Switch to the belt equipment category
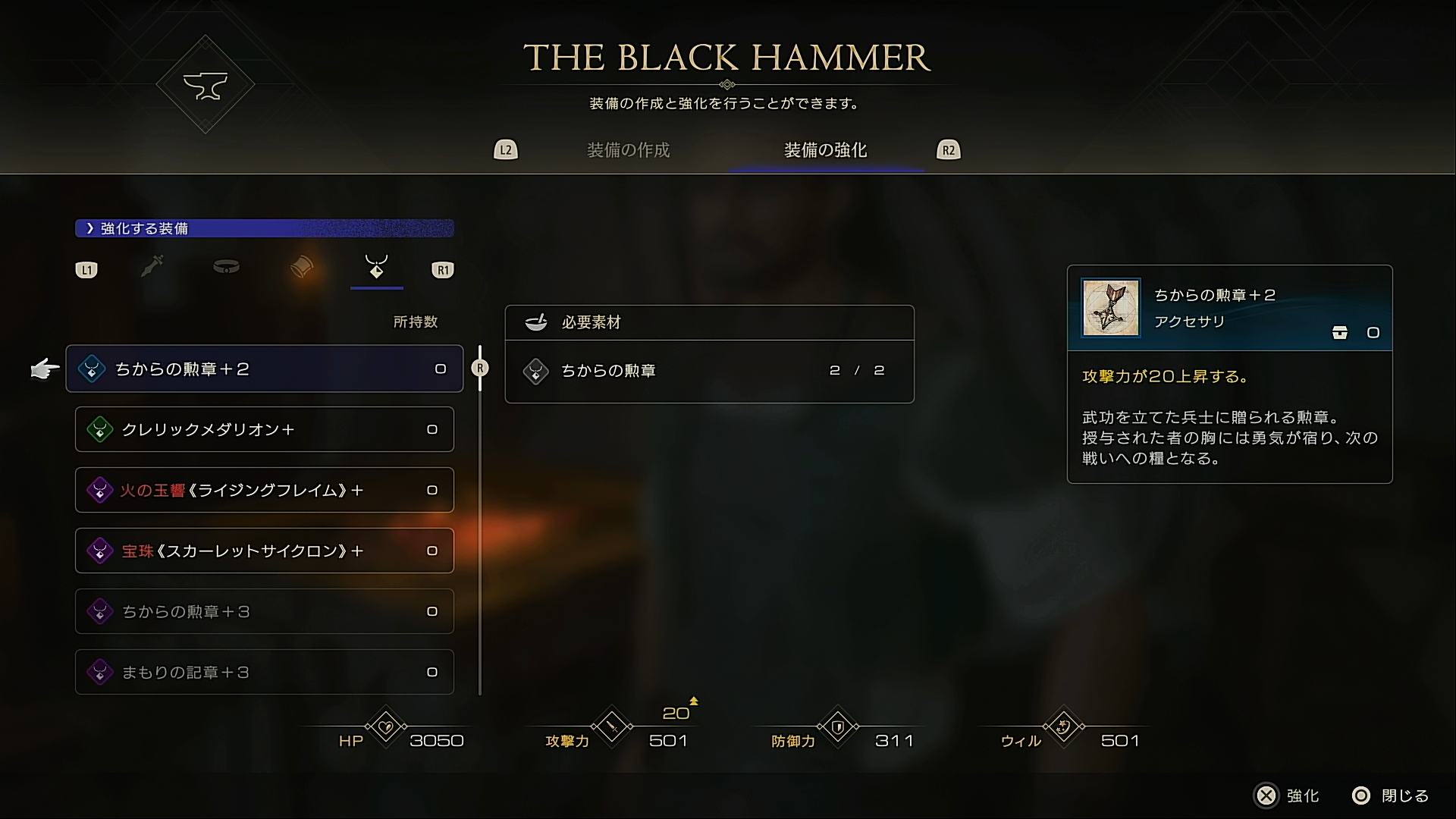The width and height of the screenshot is (1456, 819). 226,267
